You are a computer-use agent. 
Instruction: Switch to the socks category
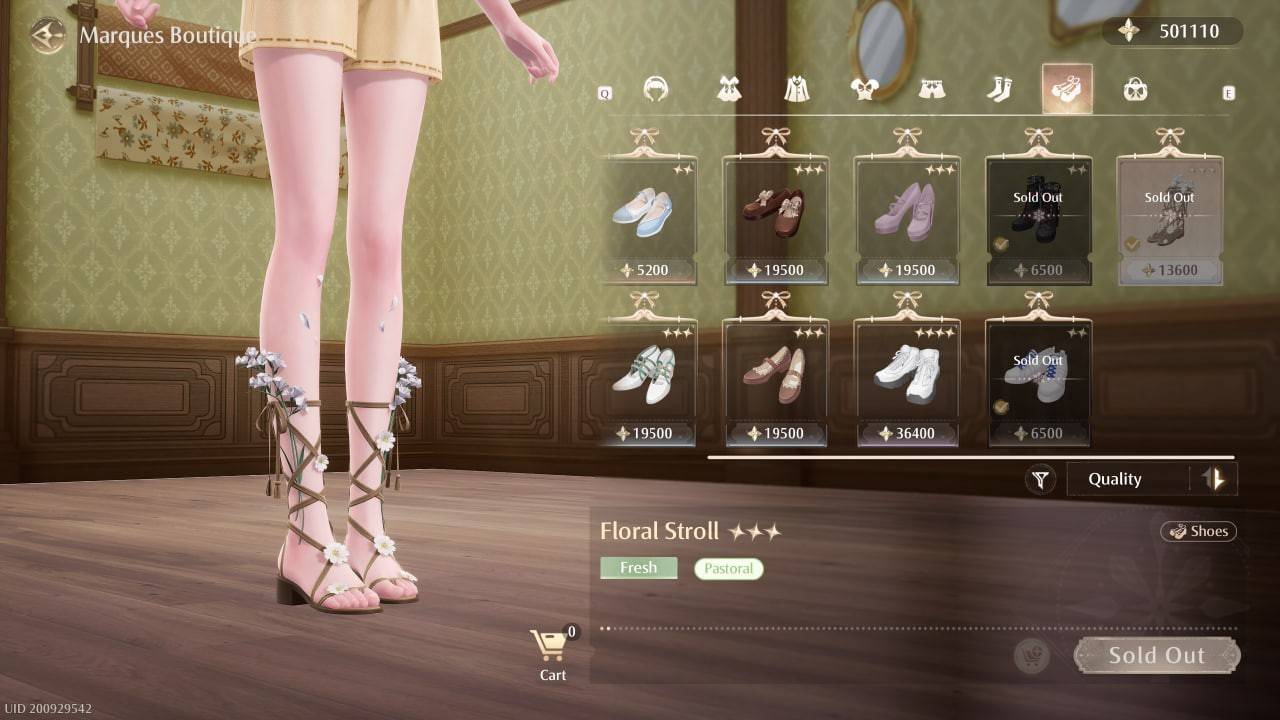999,90
